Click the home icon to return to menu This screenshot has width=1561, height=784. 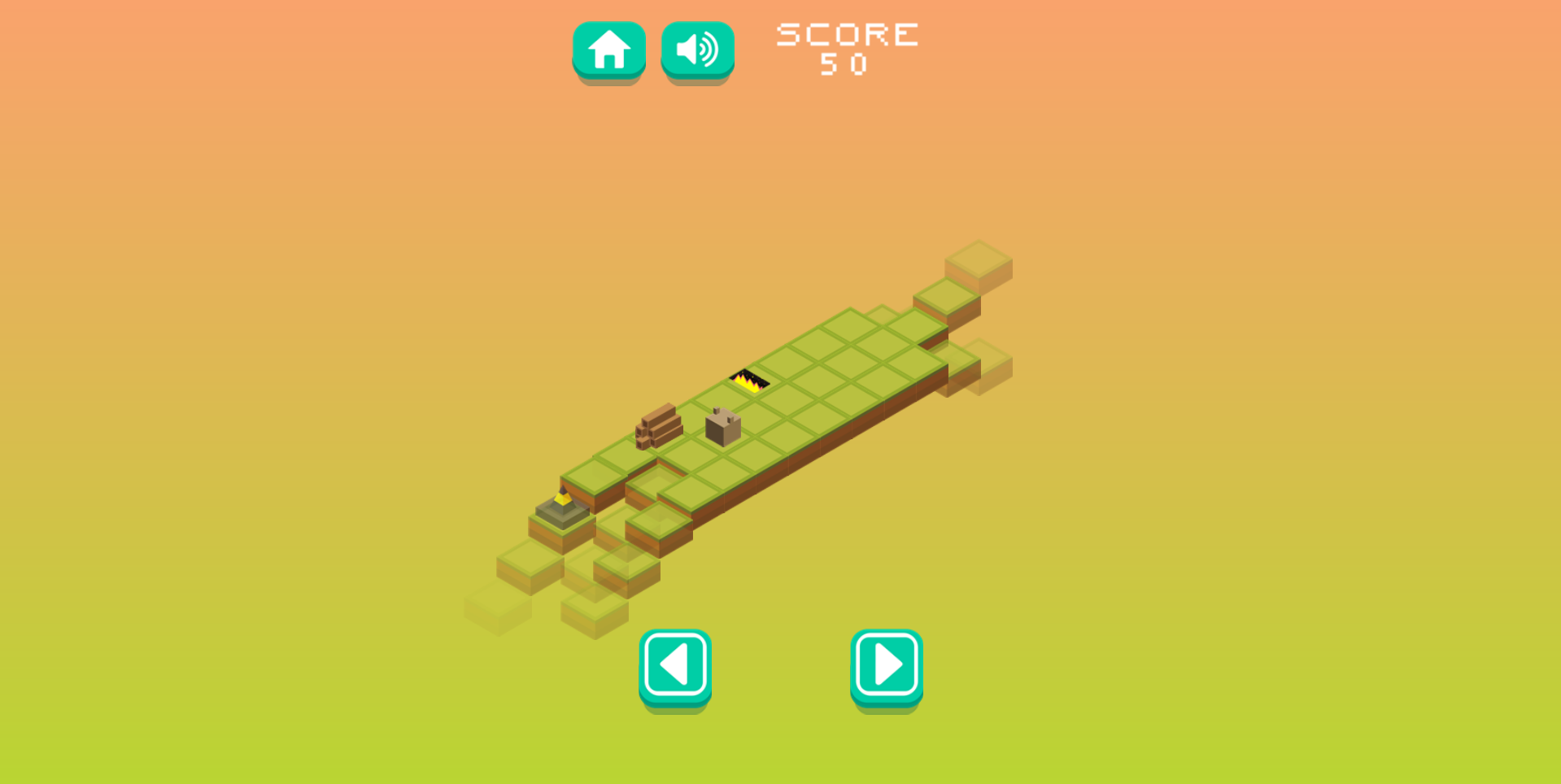(609, 49)
